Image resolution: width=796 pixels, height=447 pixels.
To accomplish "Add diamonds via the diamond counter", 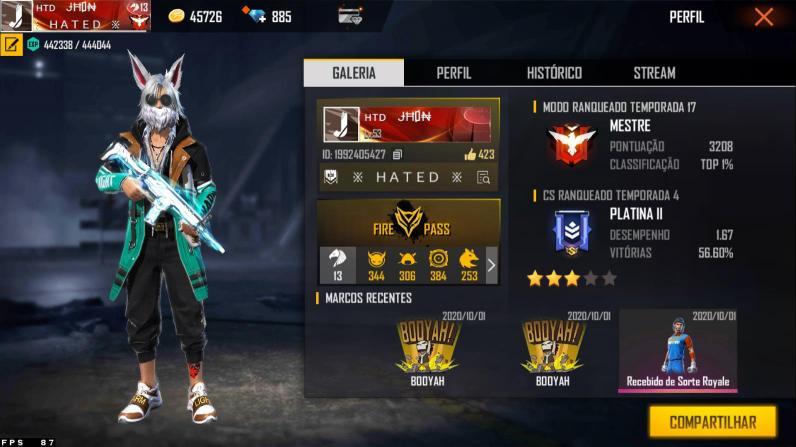I will (x=267, y=17).
